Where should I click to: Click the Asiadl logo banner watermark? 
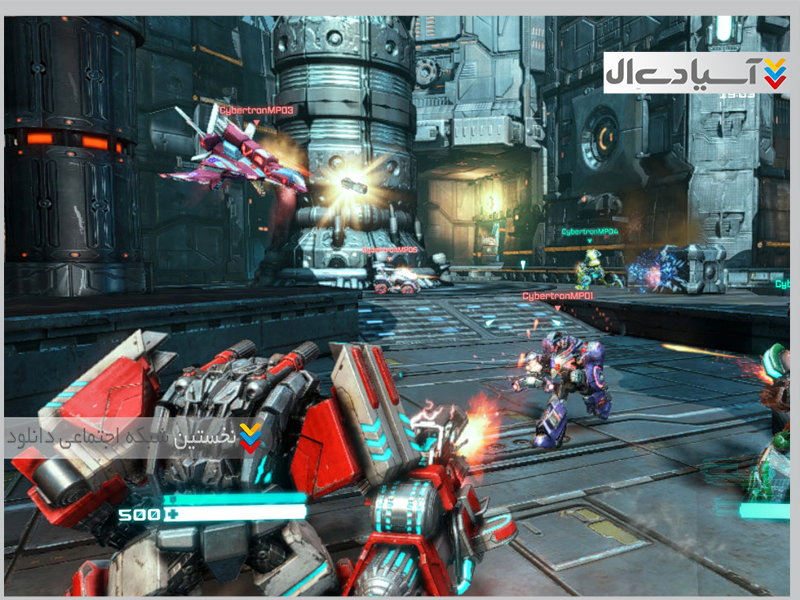[696, 72]
